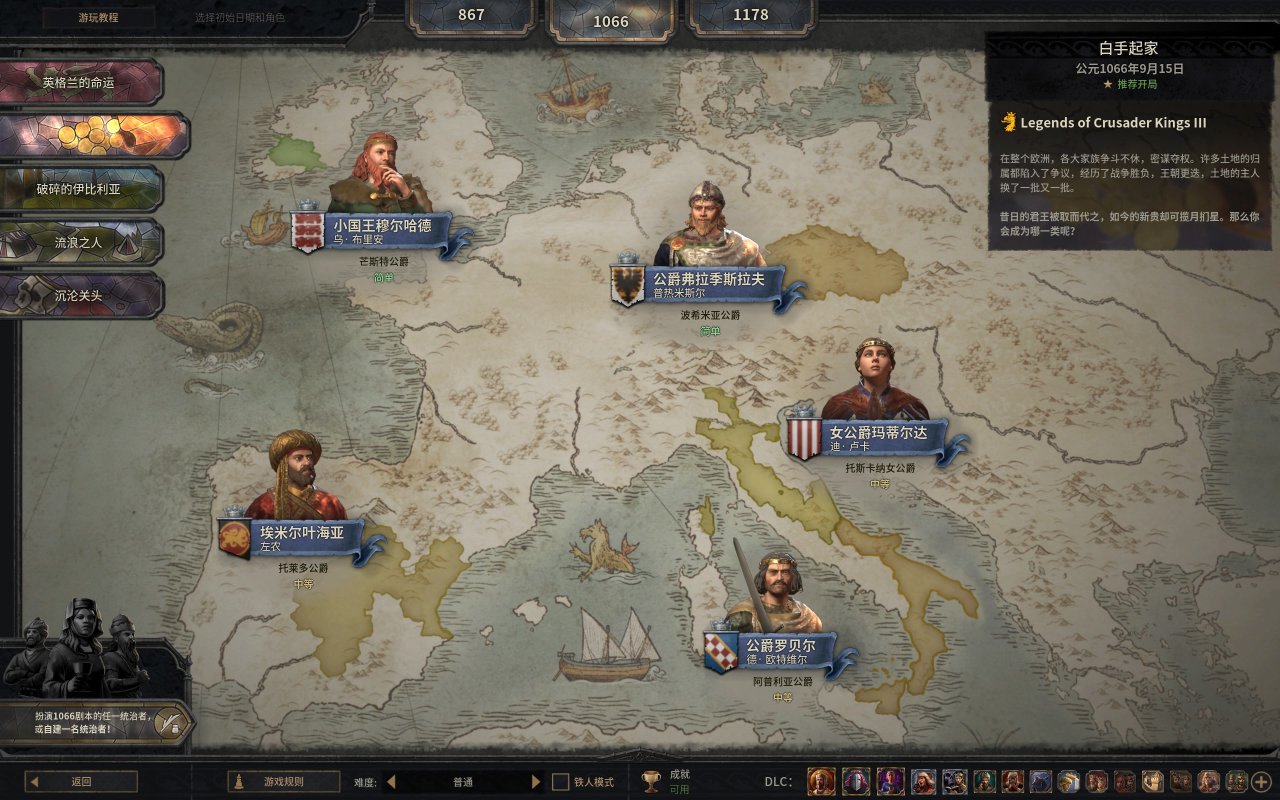Image resolution: width=1280 pixels, height=800 pixels.
Task: Lower difficulty with the left arrow
Action: click(x=391, y=782)
